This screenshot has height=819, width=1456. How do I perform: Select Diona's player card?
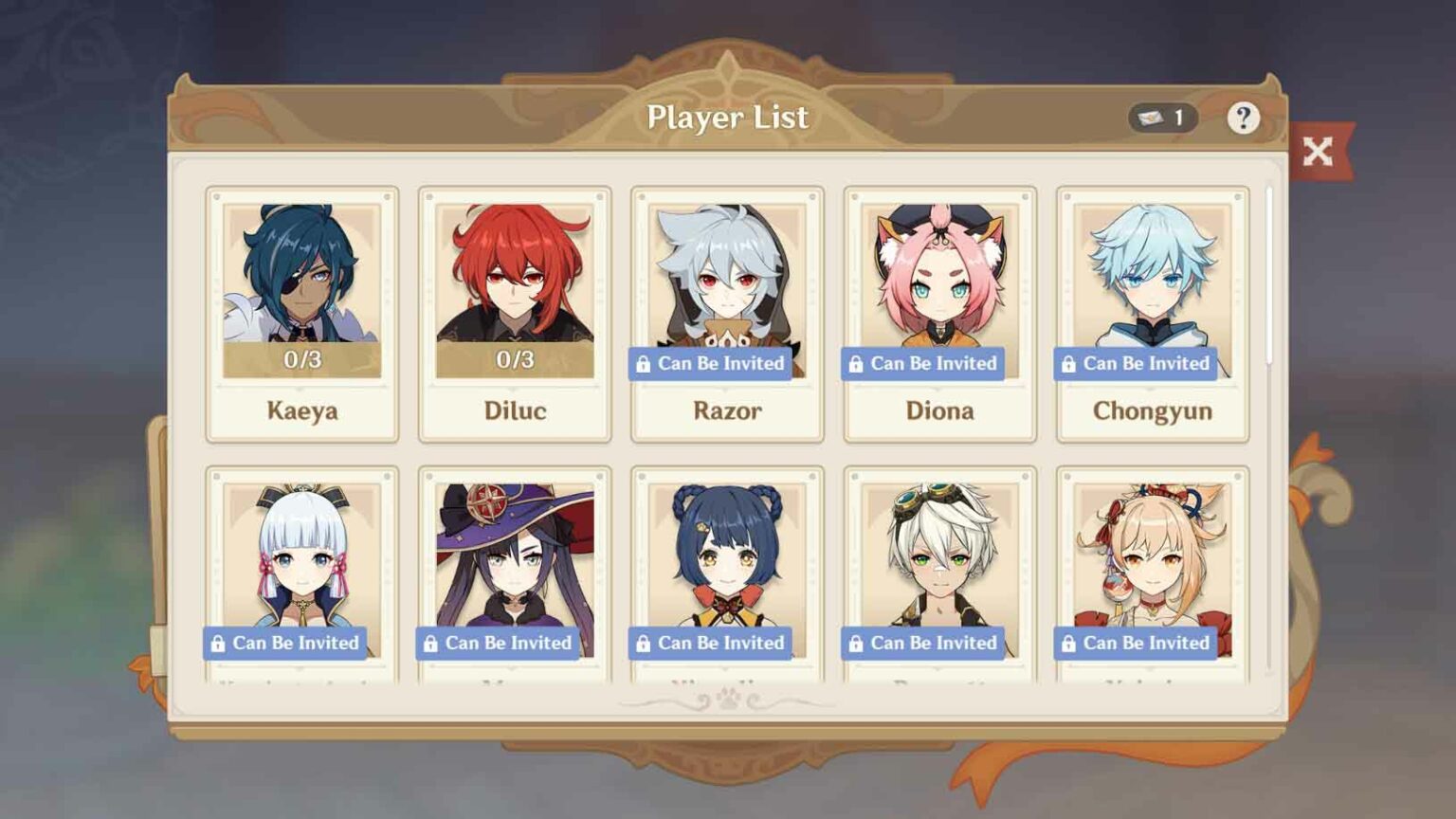(x=939, y=314)
